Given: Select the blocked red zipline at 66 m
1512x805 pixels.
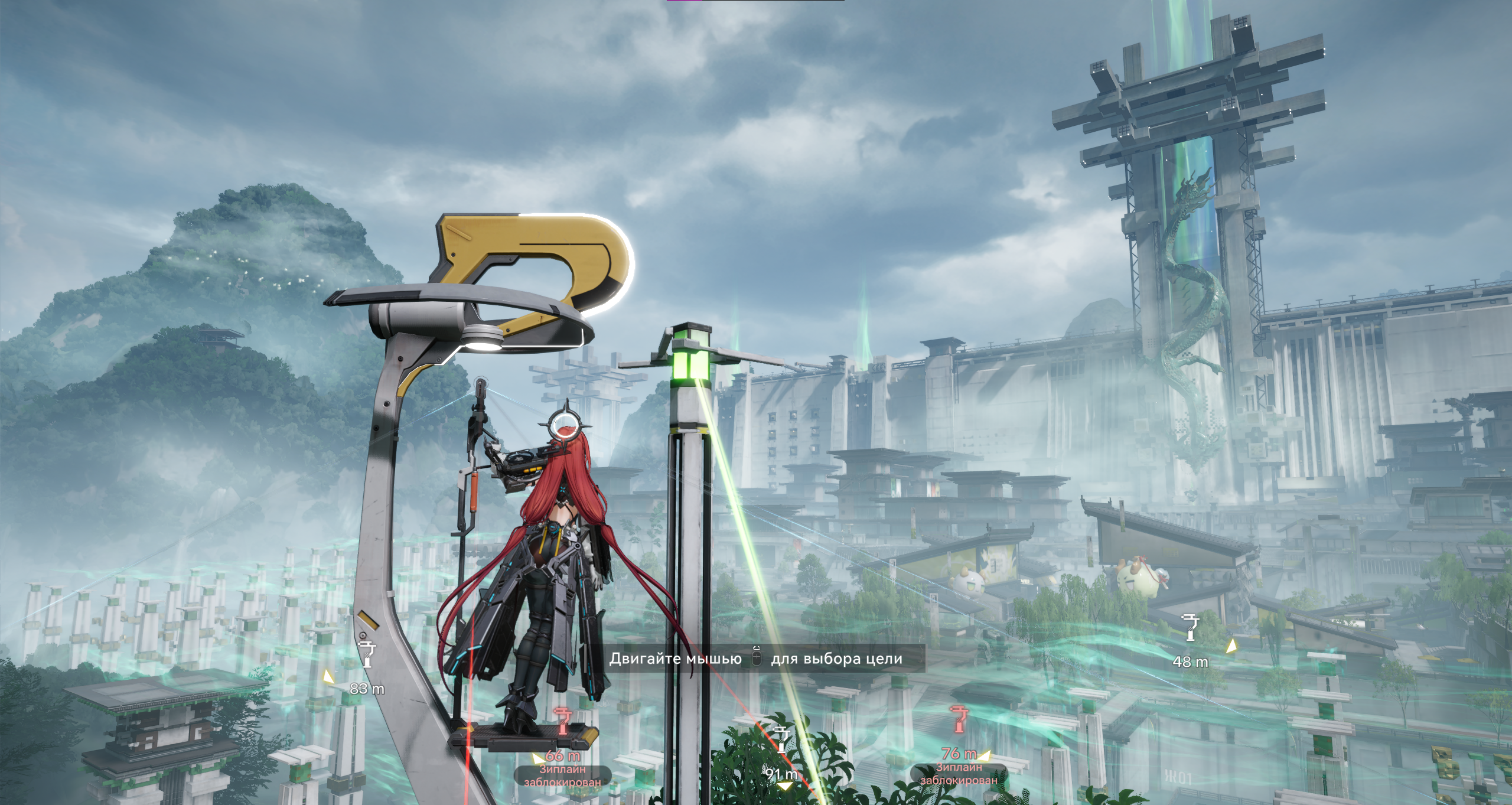Looking at the screenshot, I should pyautogui.click(x=562, y=722).
